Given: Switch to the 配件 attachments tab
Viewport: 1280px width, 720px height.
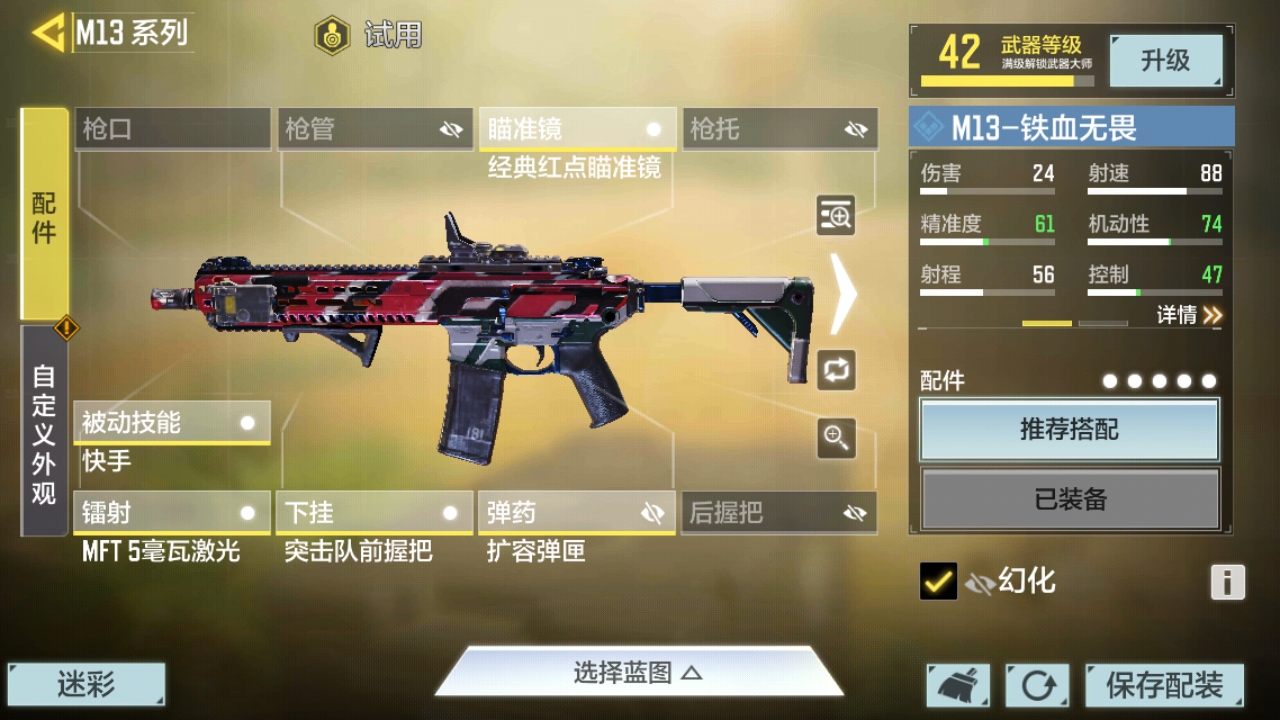Looking at the screenshot, I should click(x=44, y=215).
